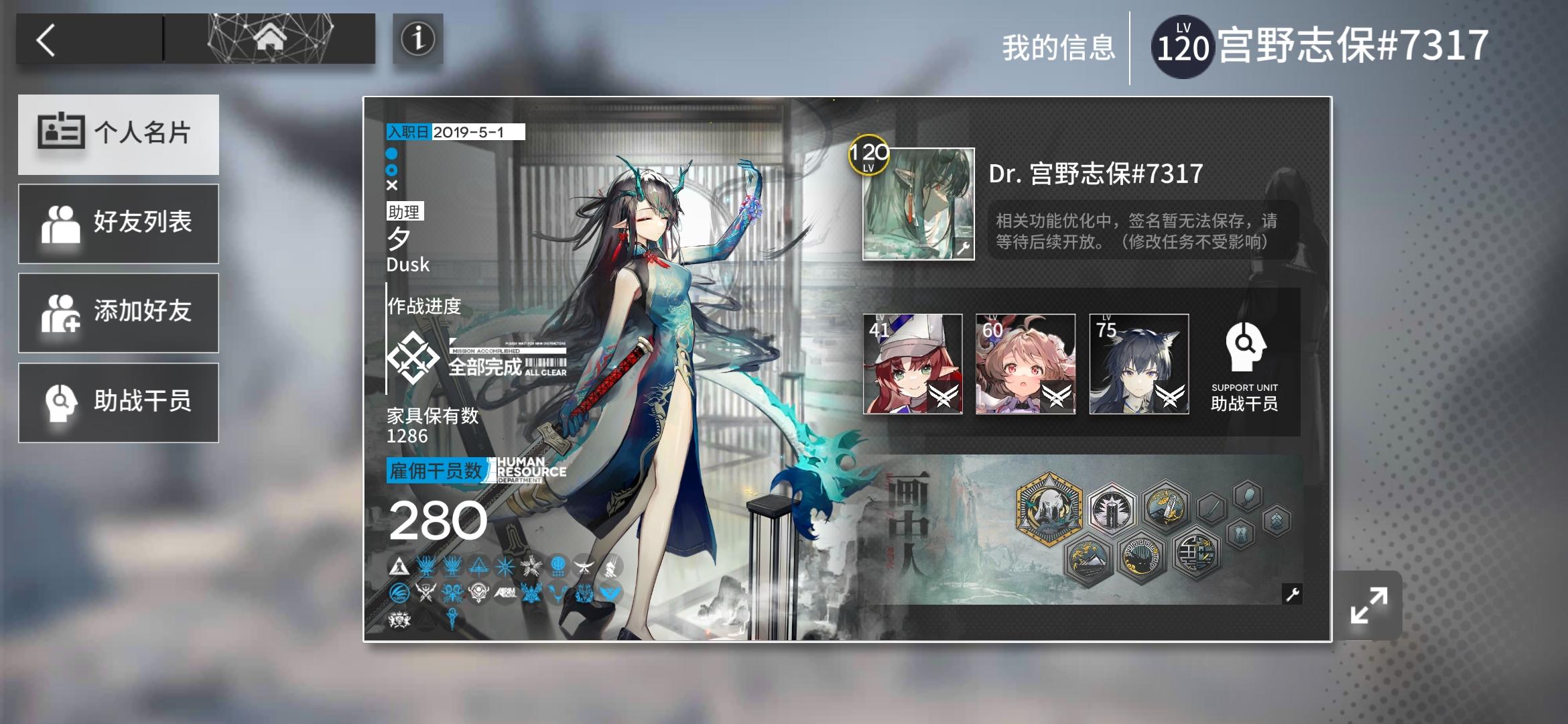The height and width of the screenshot is (724, 1568).
Task: Click the home icon in the top bar
Action: (x=271, y=37)
